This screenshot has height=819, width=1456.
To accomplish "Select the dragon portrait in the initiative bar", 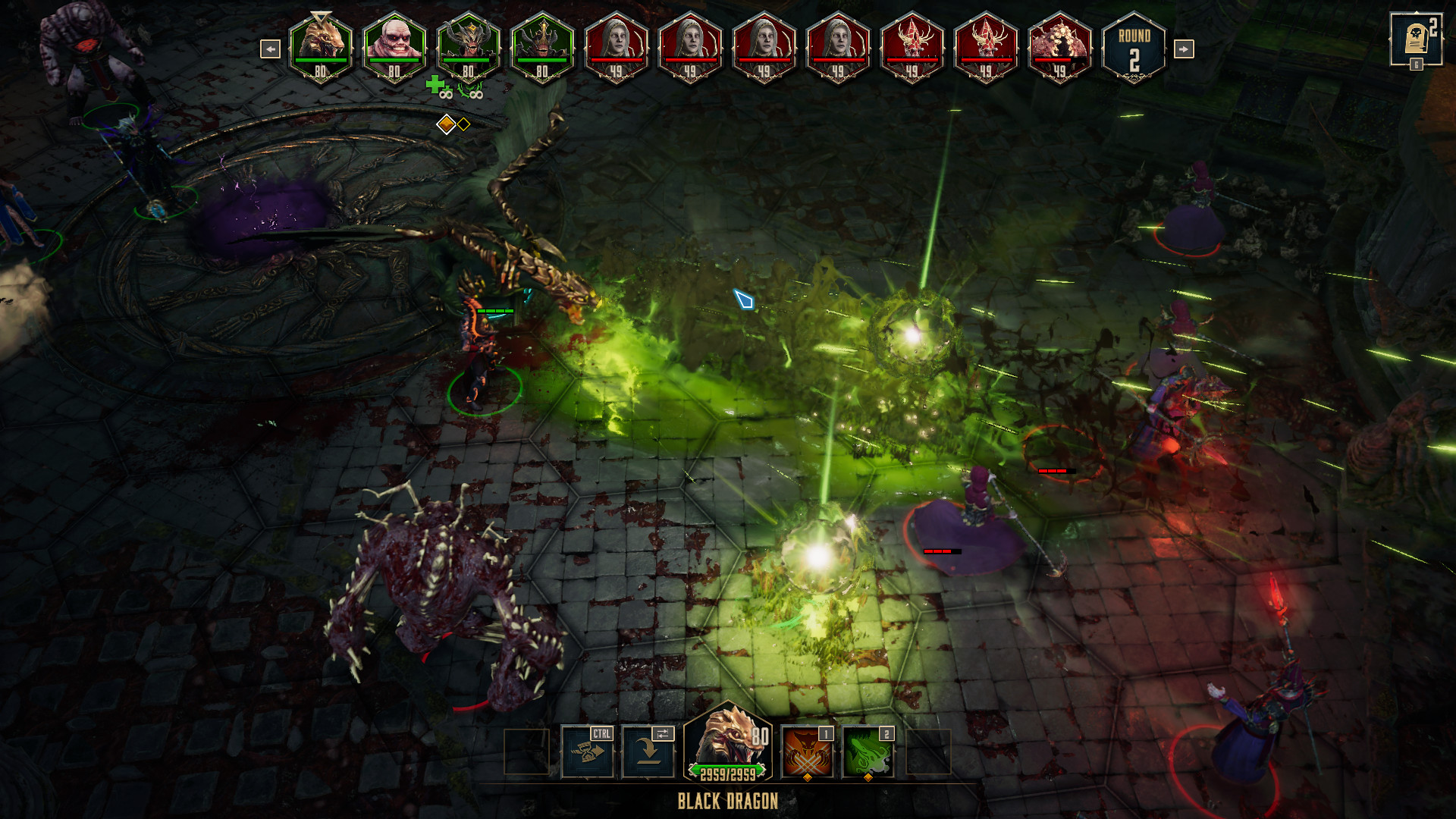I will (x=319, y=45).
